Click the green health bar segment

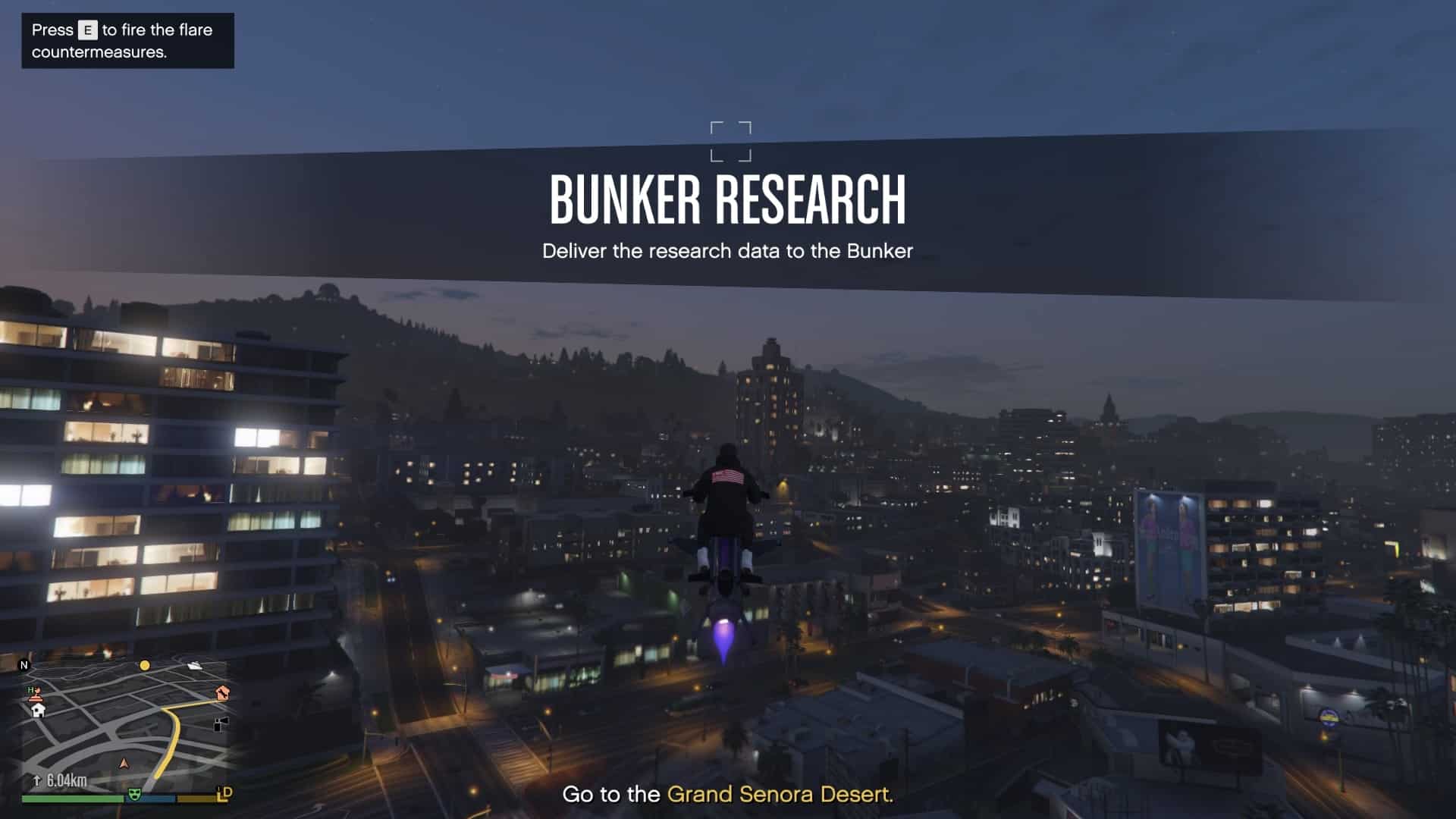coord(71,798)
